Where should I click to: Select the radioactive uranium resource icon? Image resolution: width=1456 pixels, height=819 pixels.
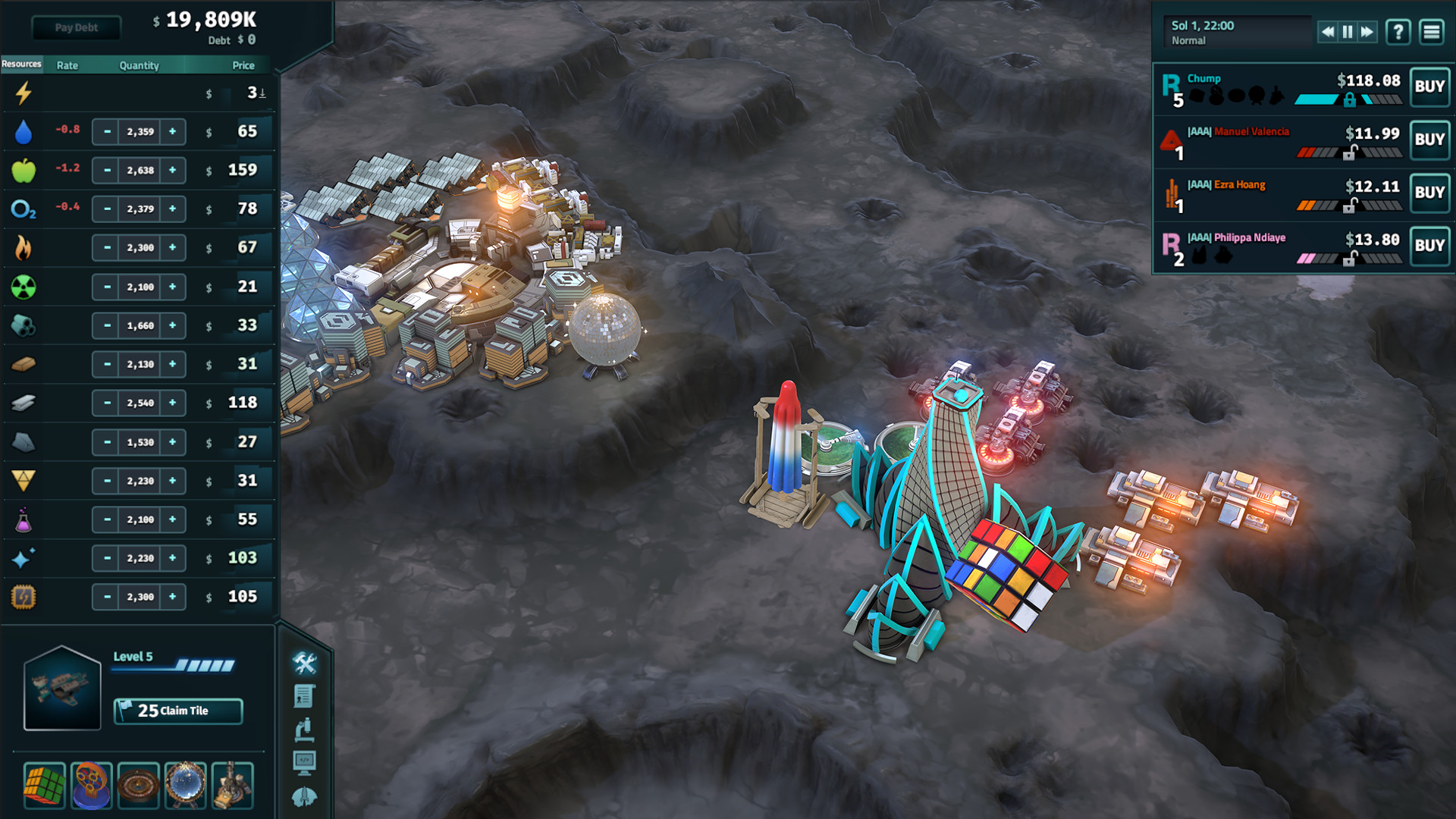click(24, 287)
